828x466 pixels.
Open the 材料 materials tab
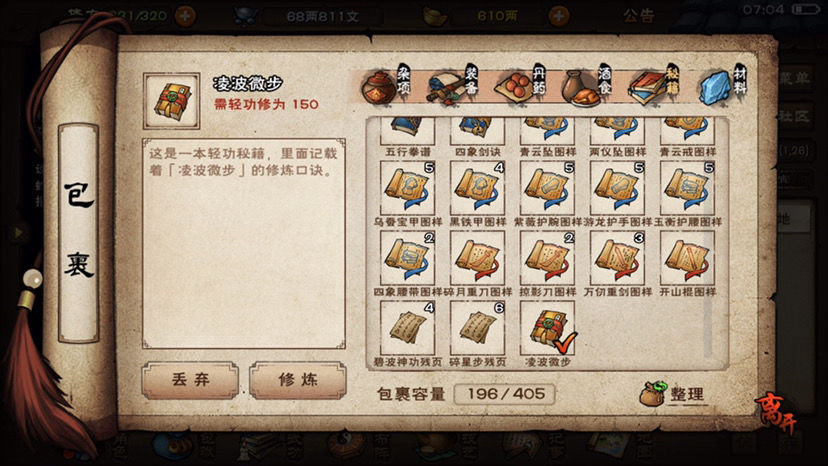pyautogui.click(x=723, y=86)
